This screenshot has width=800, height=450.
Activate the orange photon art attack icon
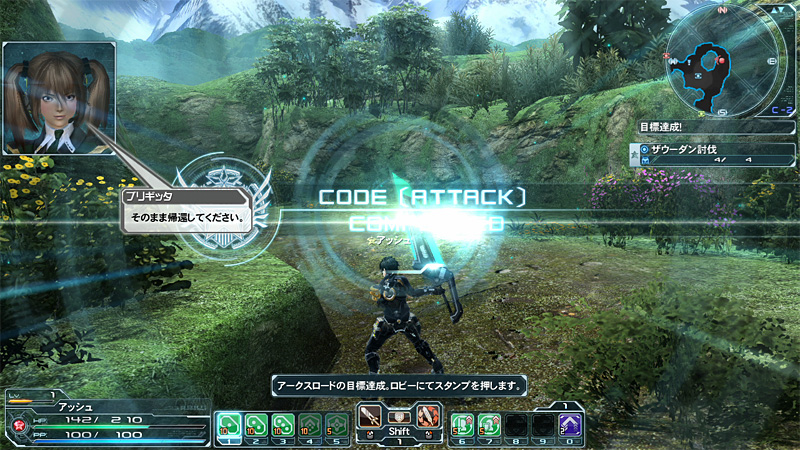coord(427,415)
